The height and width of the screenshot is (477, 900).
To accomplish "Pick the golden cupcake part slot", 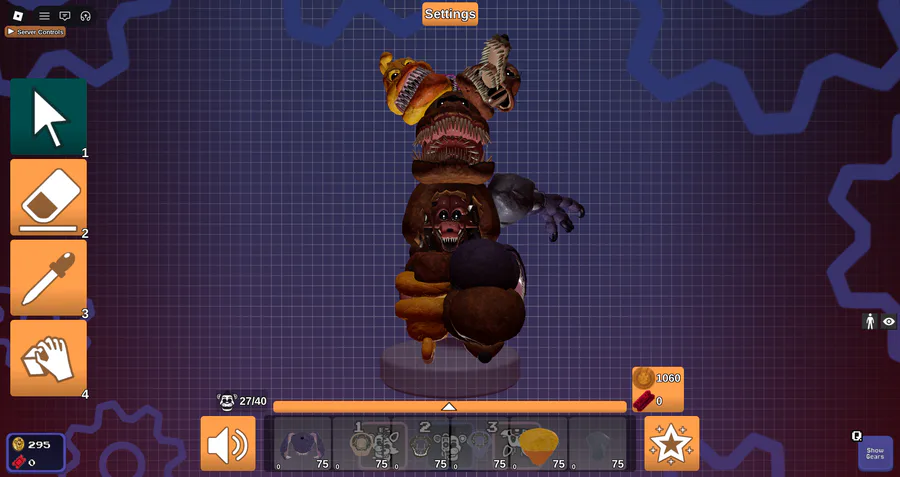I will [x=540, y=443].
